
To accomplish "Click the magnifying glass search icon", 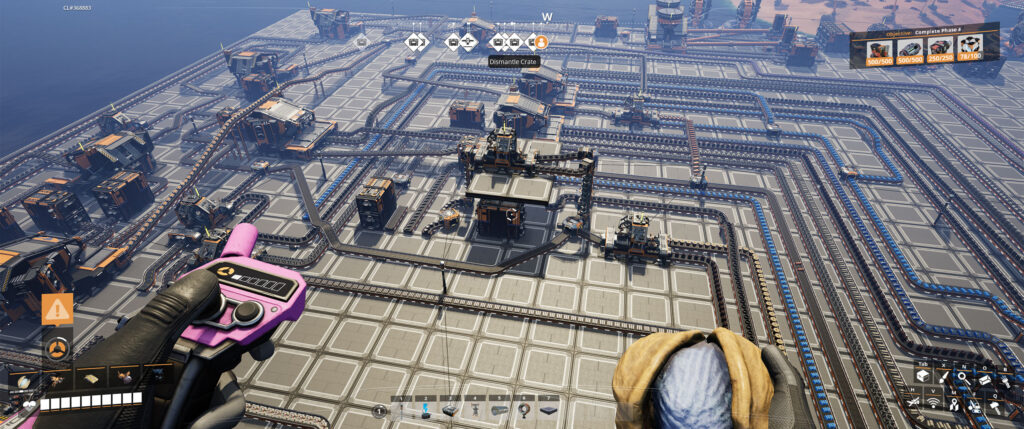I will click(x=963, y=376).
